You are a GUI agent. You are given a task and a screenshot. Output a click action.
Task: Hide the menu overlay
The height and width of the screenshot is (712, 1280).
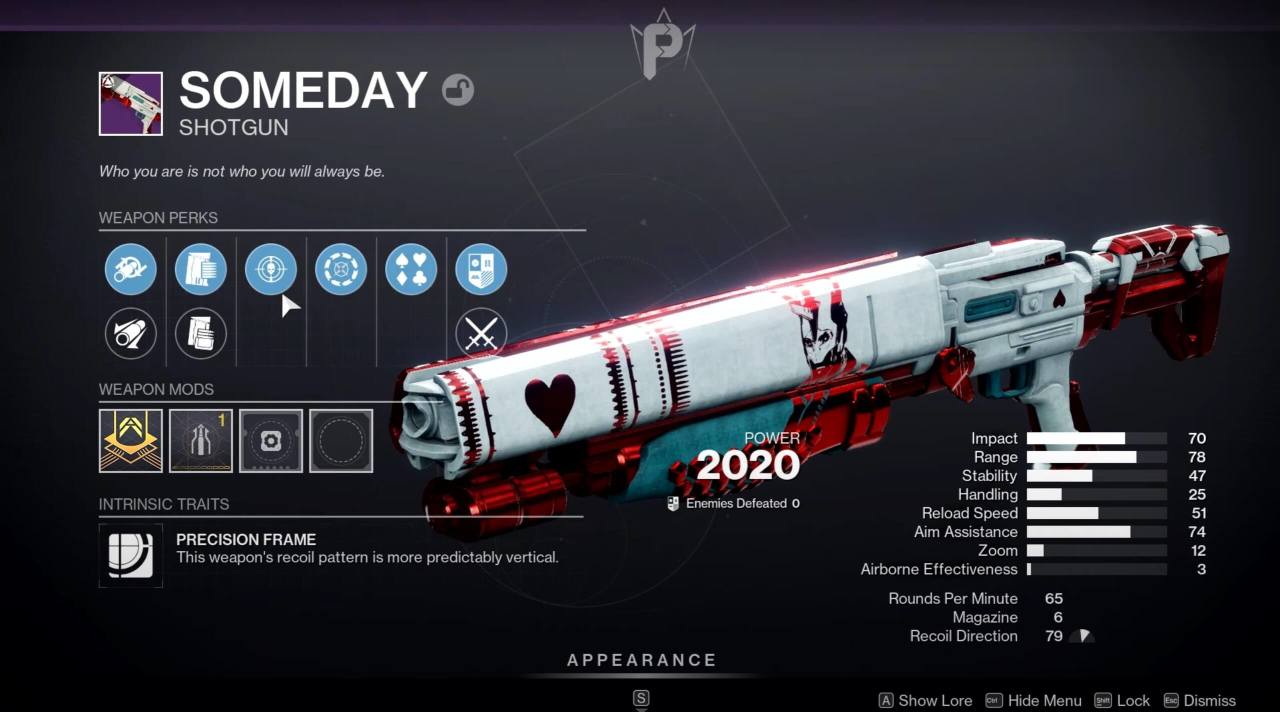click(x=1034, y=701)
